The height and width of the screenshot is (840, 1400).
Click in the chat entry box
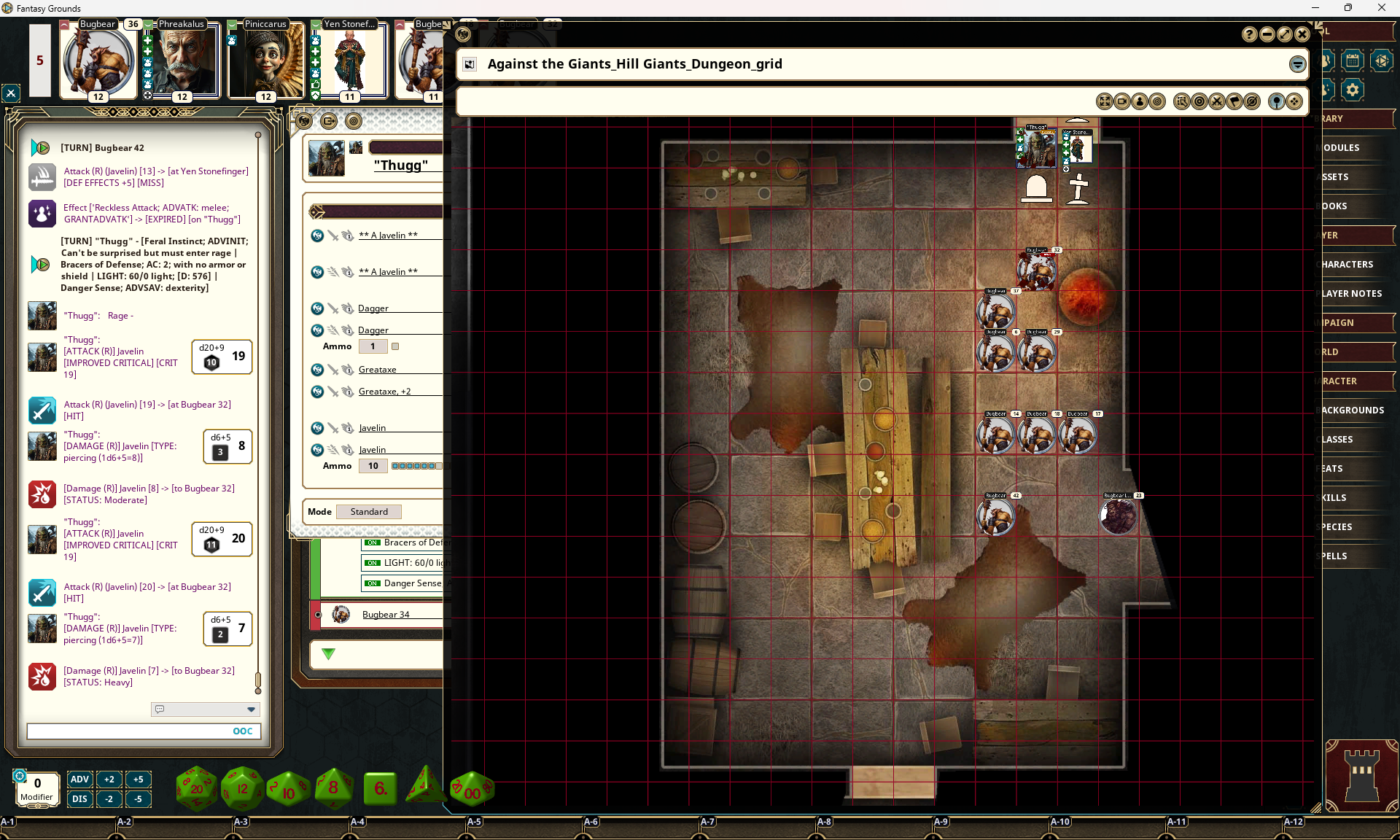coord(128,731)
